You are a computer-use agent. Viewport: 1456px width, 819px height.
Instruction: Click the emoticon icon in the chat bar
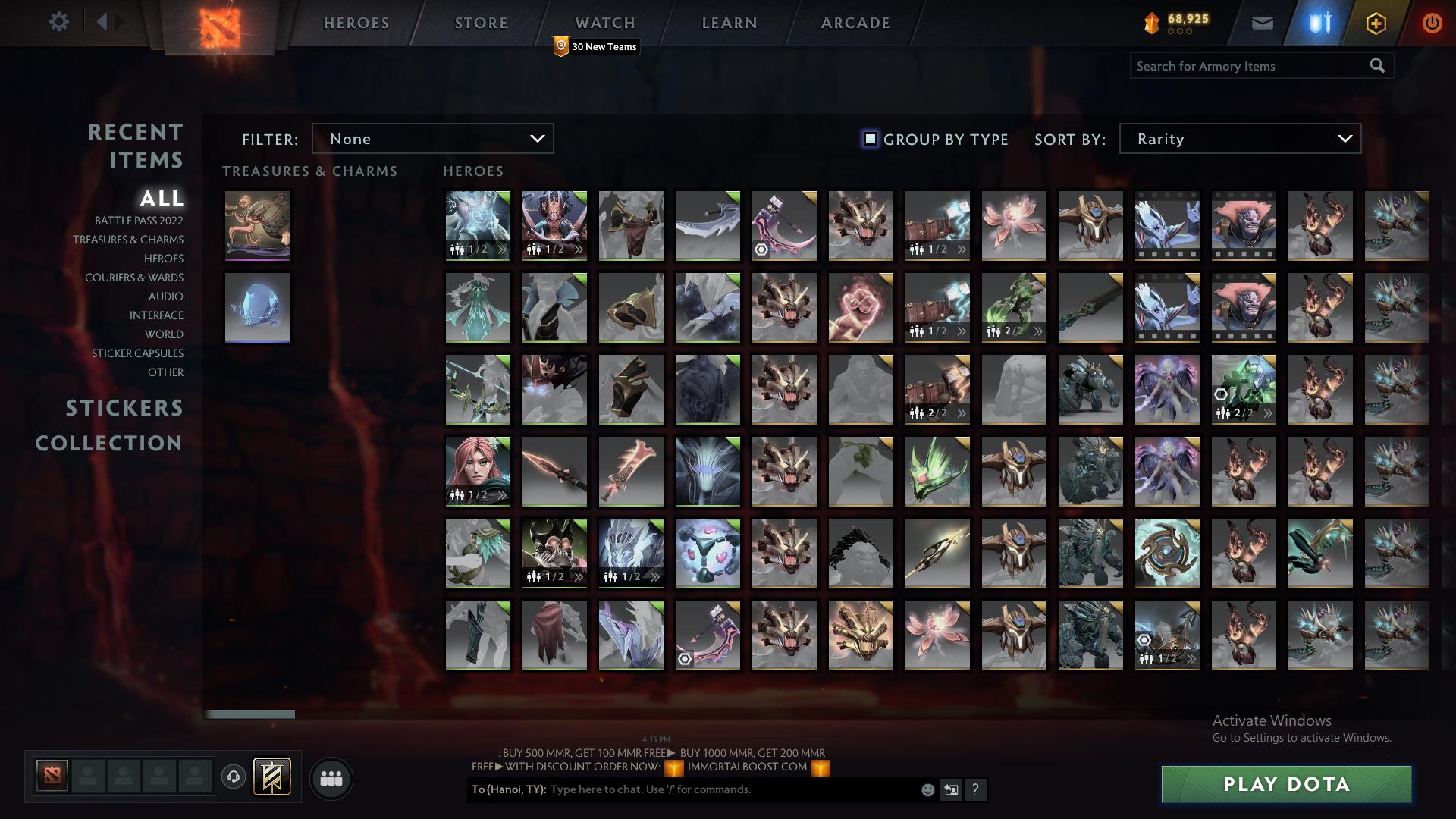point(927,789)
